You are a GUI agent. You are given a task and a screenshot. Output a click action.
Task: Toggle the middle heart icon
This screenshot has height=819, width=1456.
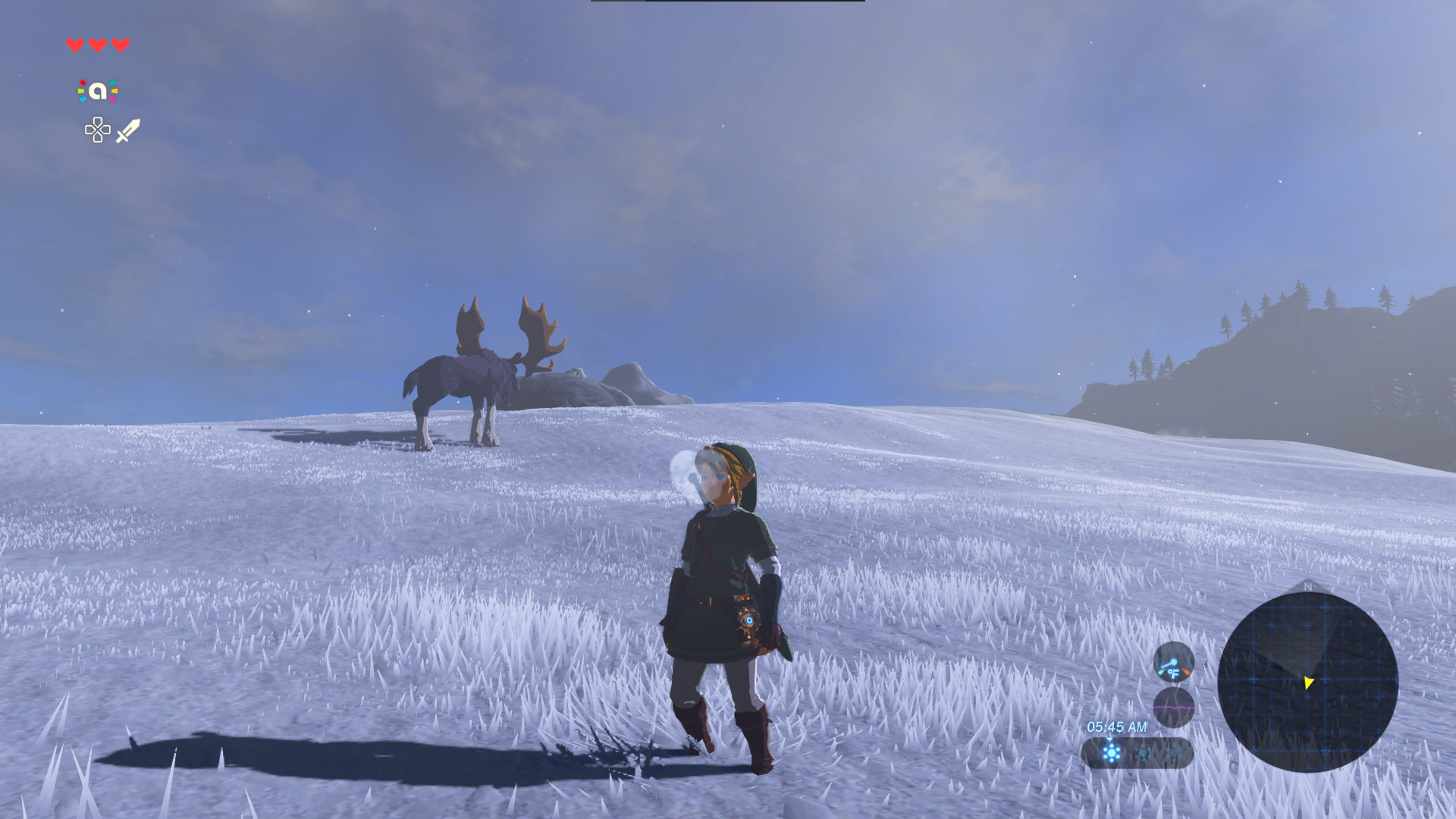pyautogui.click(x=96, y=44)
